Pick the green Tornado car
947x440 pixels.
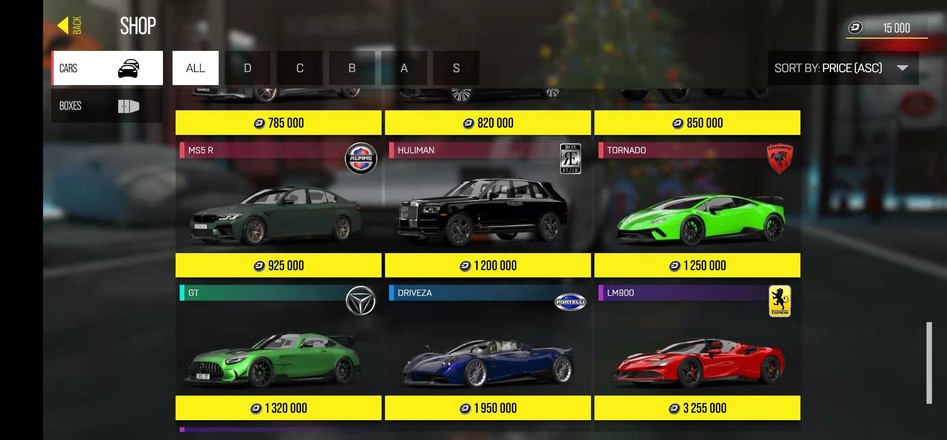697,208
